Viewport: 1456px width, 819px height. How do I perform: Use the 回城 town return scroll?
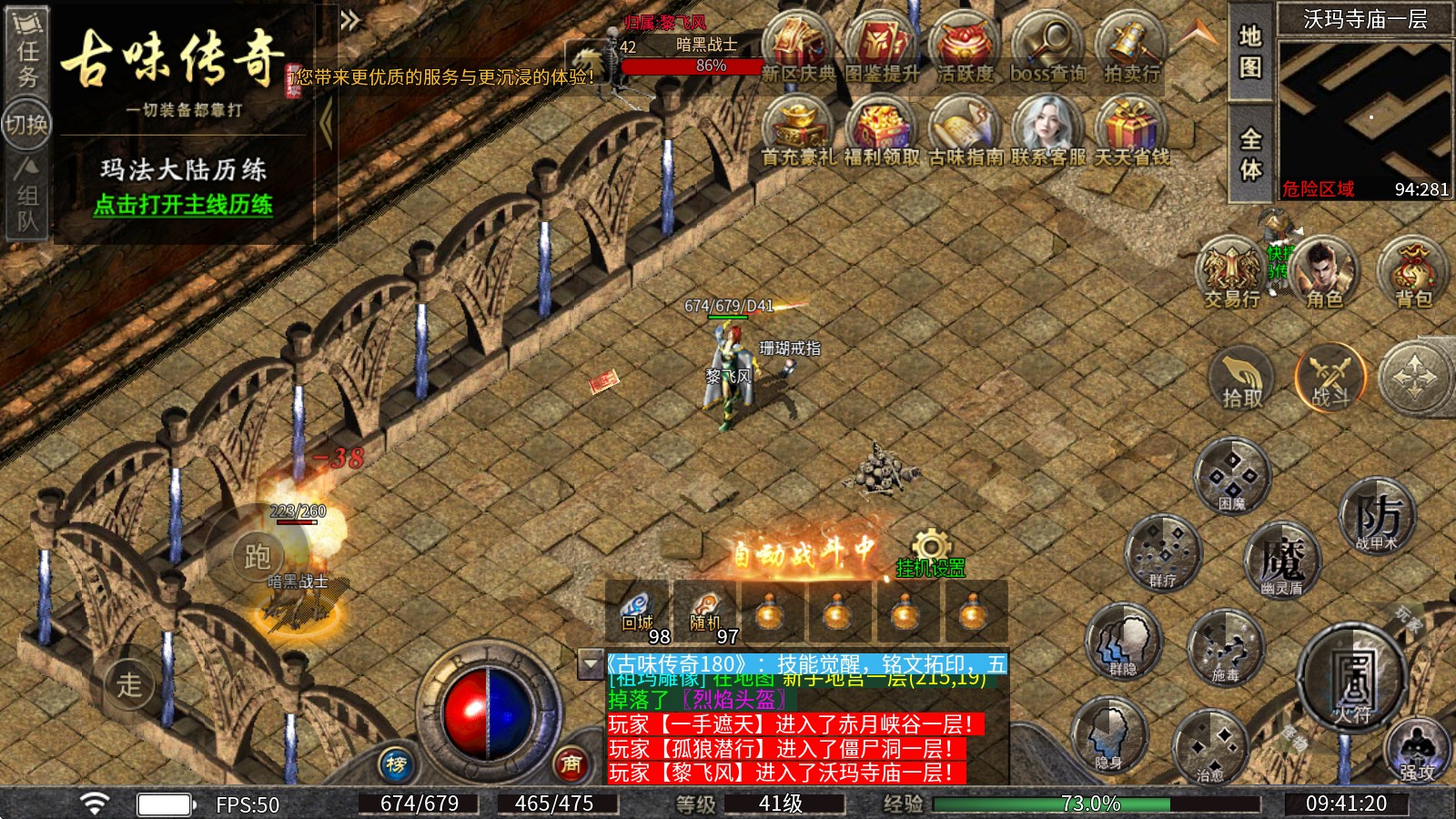pyautogui.click(x=638, y=612)
